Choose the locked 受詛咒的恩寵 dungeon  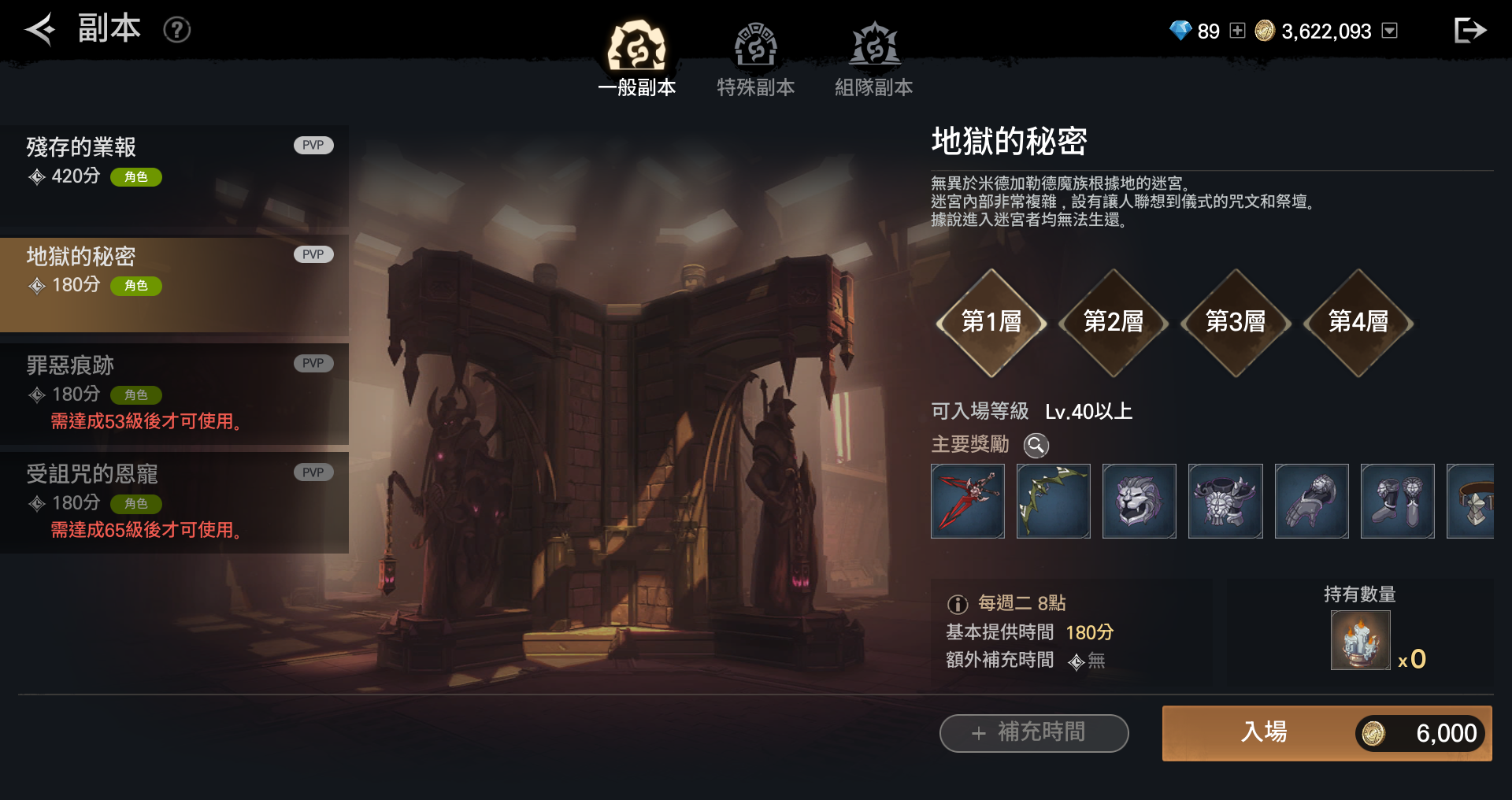tap(174, 502)
